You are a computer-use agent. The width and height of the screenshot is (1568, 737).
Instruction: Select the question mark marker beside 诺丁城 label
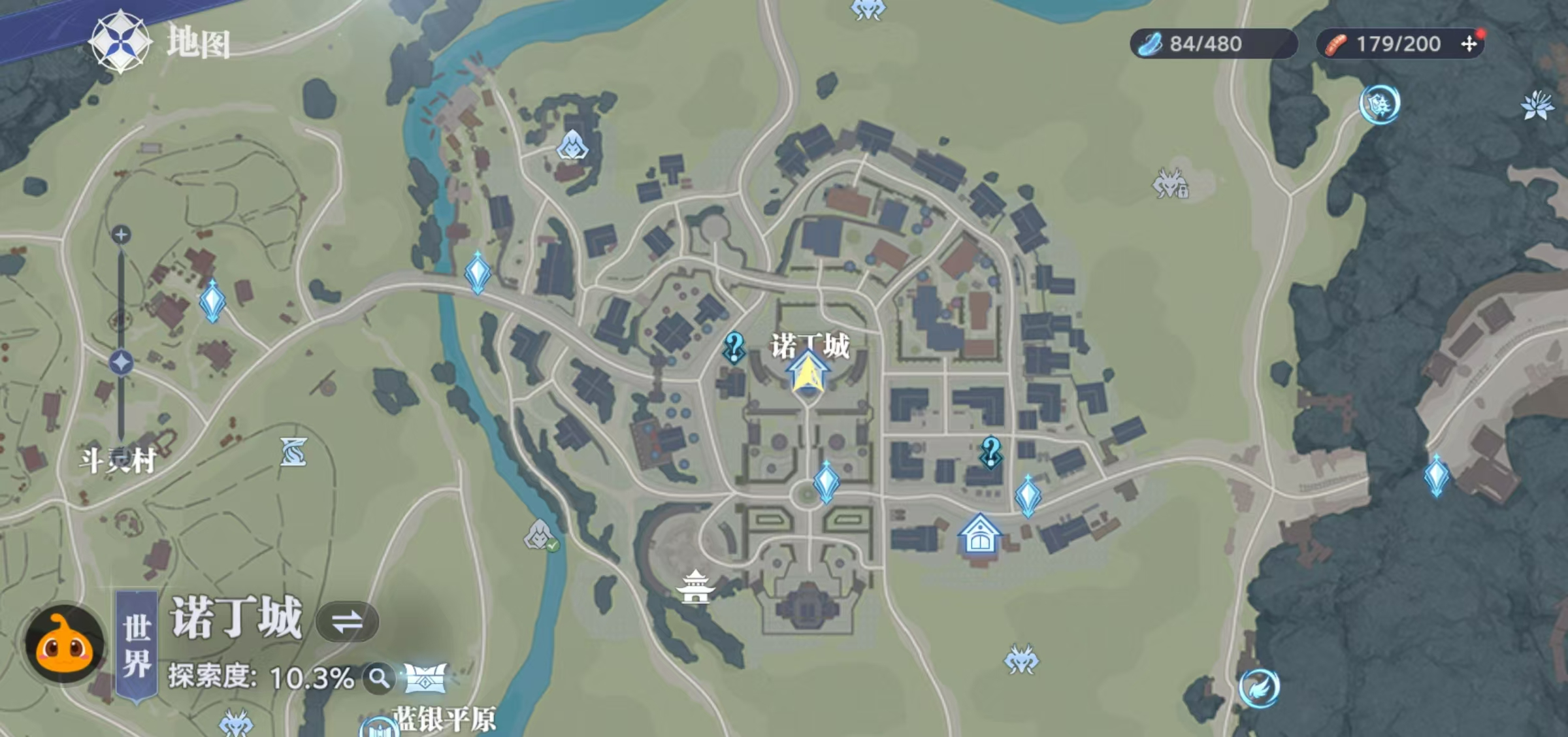[734, 347]
